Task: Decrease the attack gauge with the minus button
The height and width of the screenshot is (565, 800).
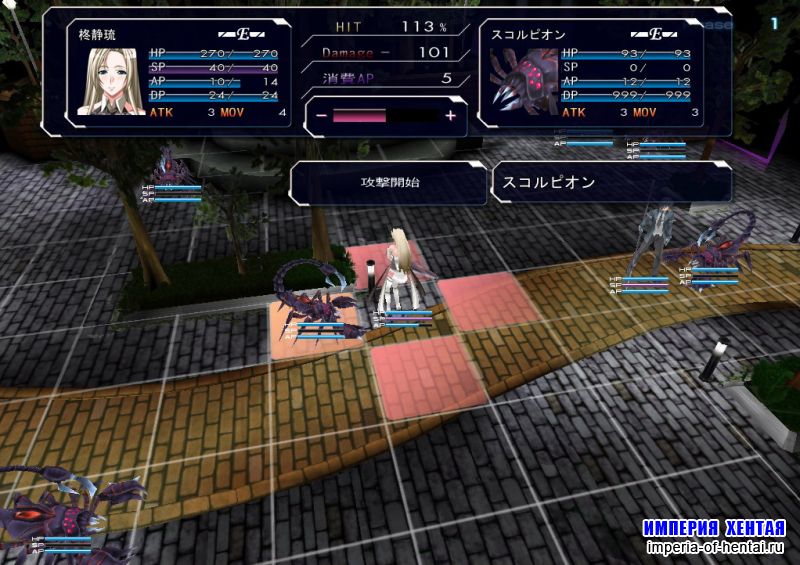Action: (x=322, y=116)
